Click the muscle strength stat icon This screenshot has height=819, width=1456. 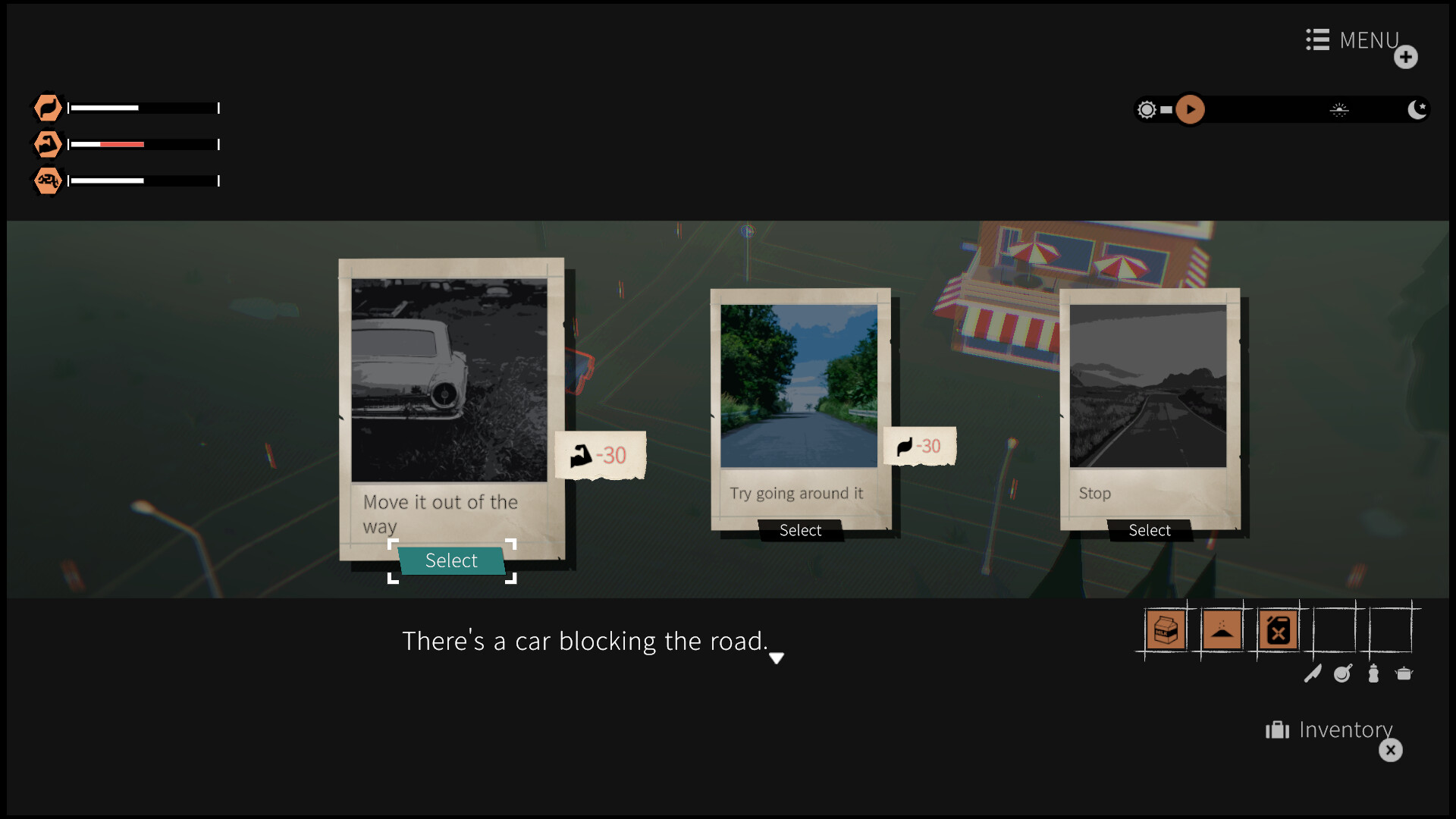tap(47, 144)
